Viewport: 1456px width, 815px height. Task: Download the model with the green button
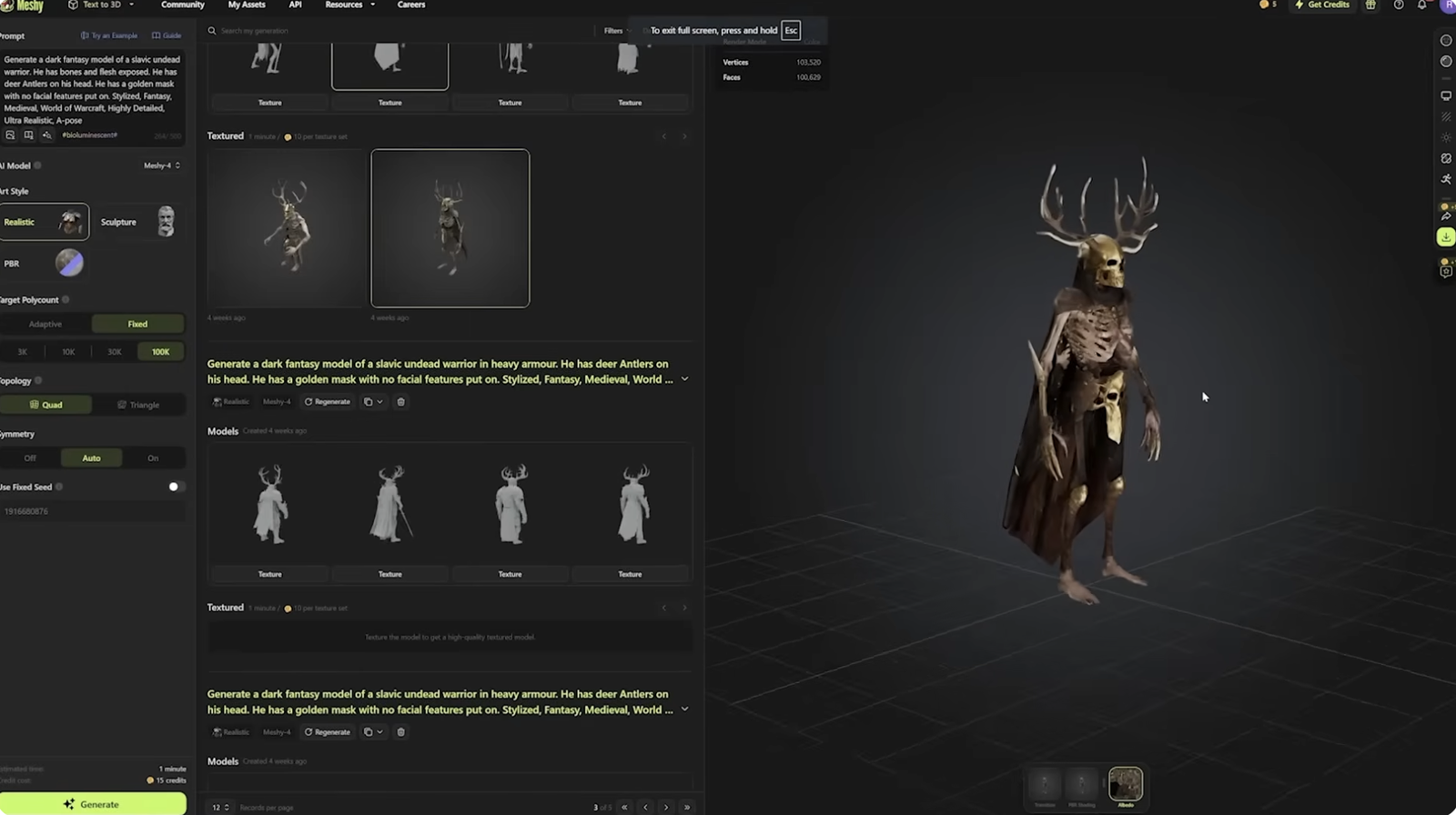pos(1446,237)
